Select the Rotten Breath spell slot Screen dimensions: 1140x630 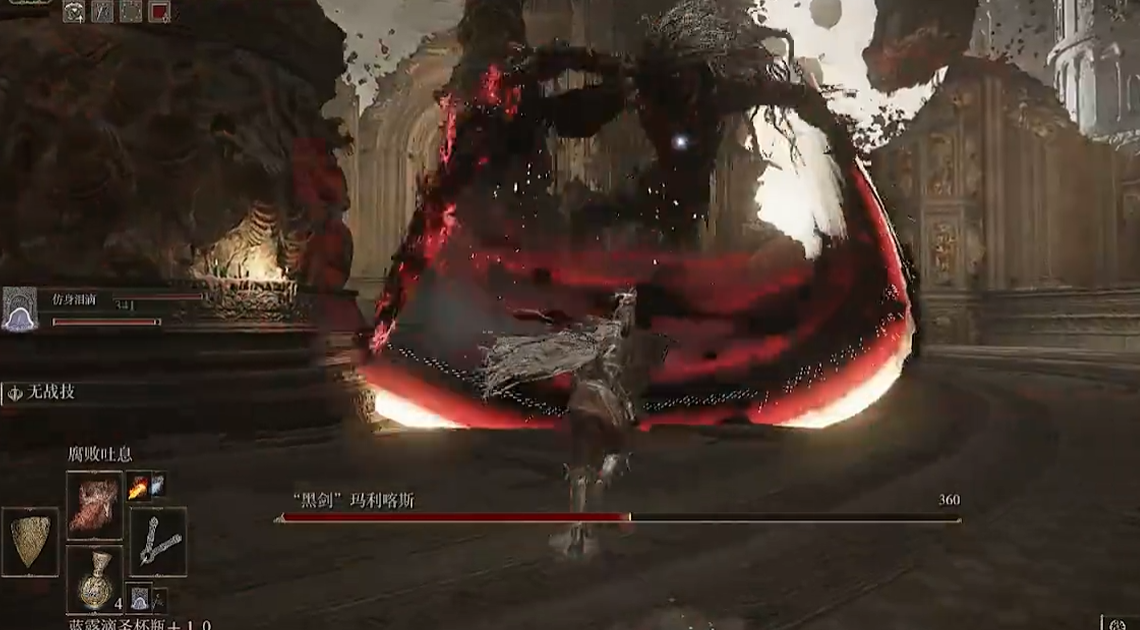pos(94,505)
